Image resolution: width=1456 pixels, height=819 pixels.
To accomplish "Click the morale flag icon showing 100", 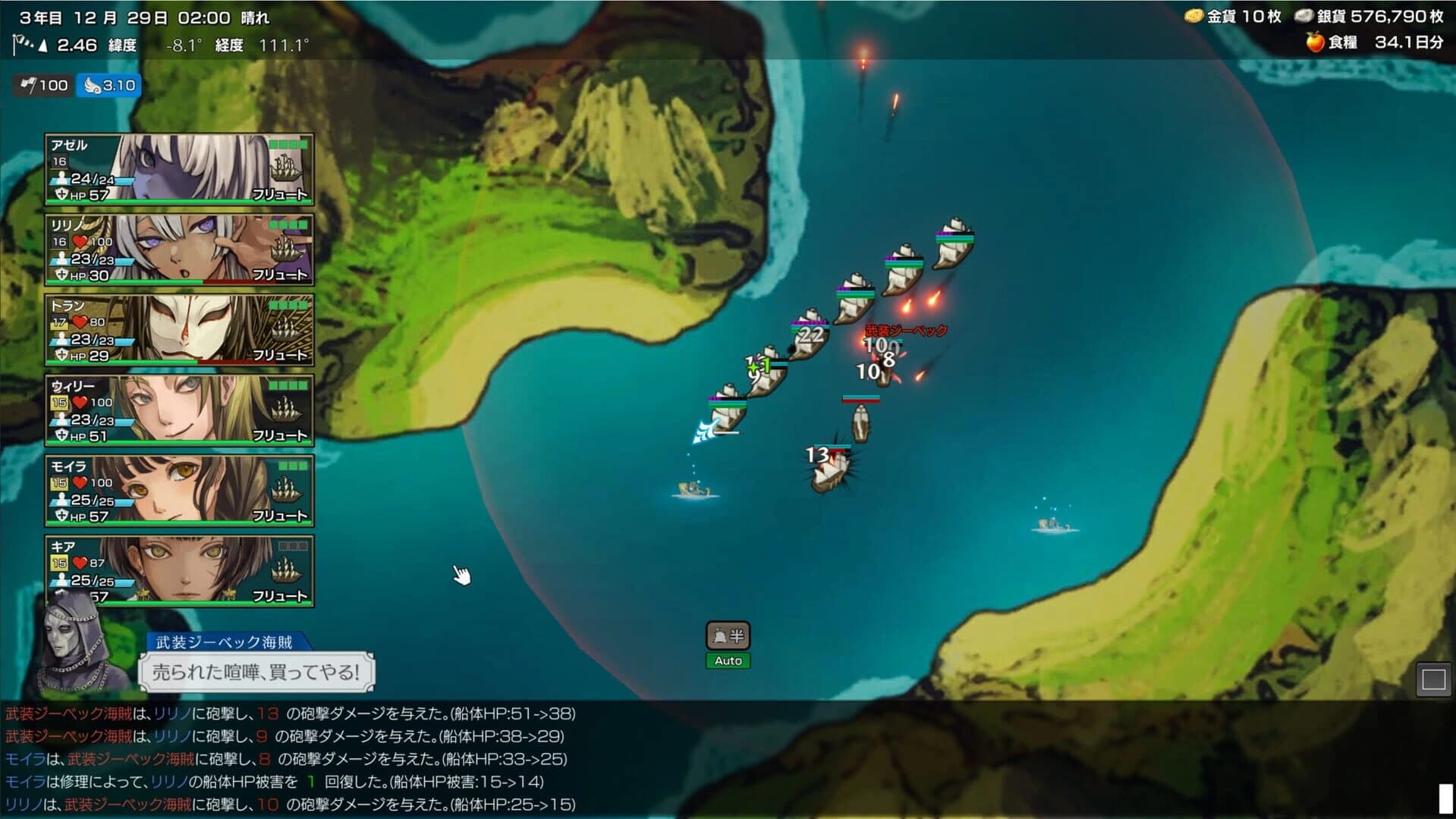I will 27,86.
